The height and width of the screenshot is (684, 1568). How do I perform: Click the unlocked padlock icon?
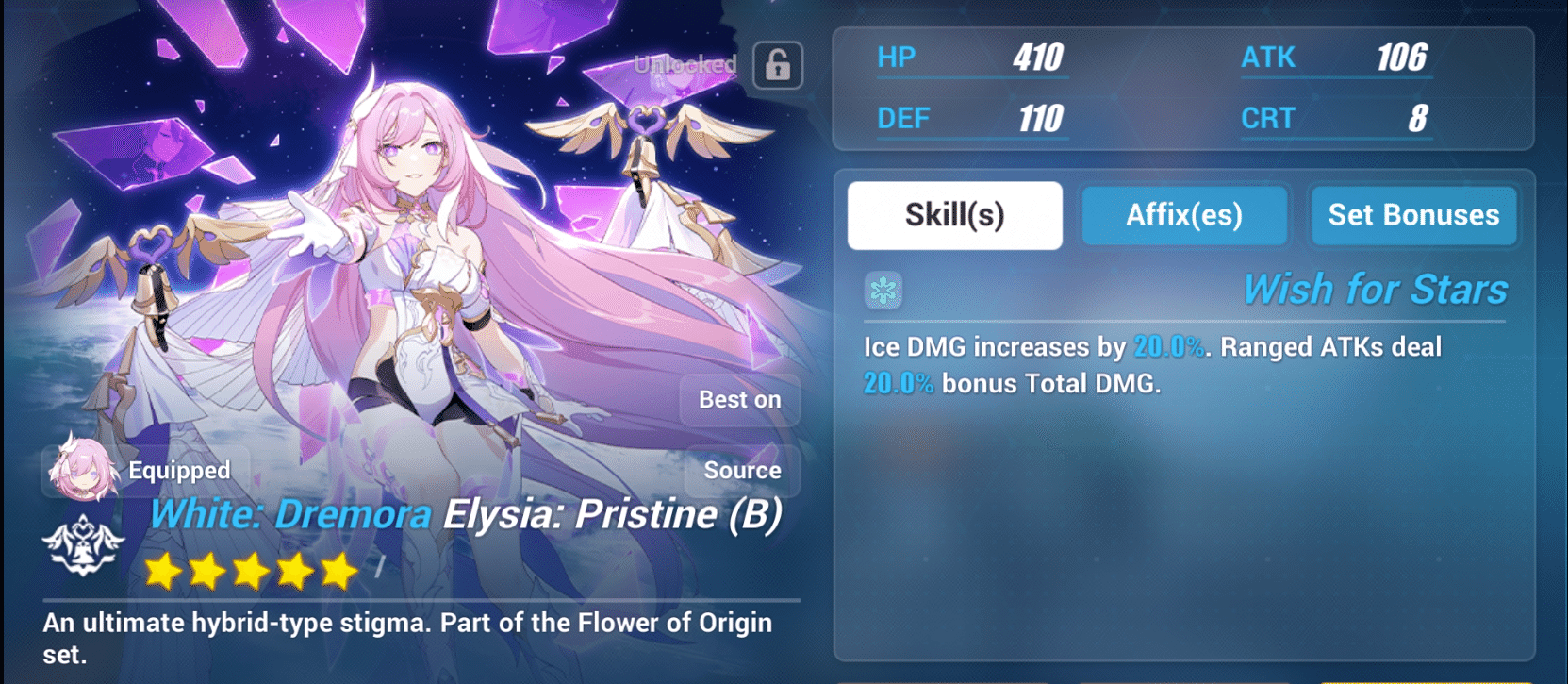click(x=777, y=67)
